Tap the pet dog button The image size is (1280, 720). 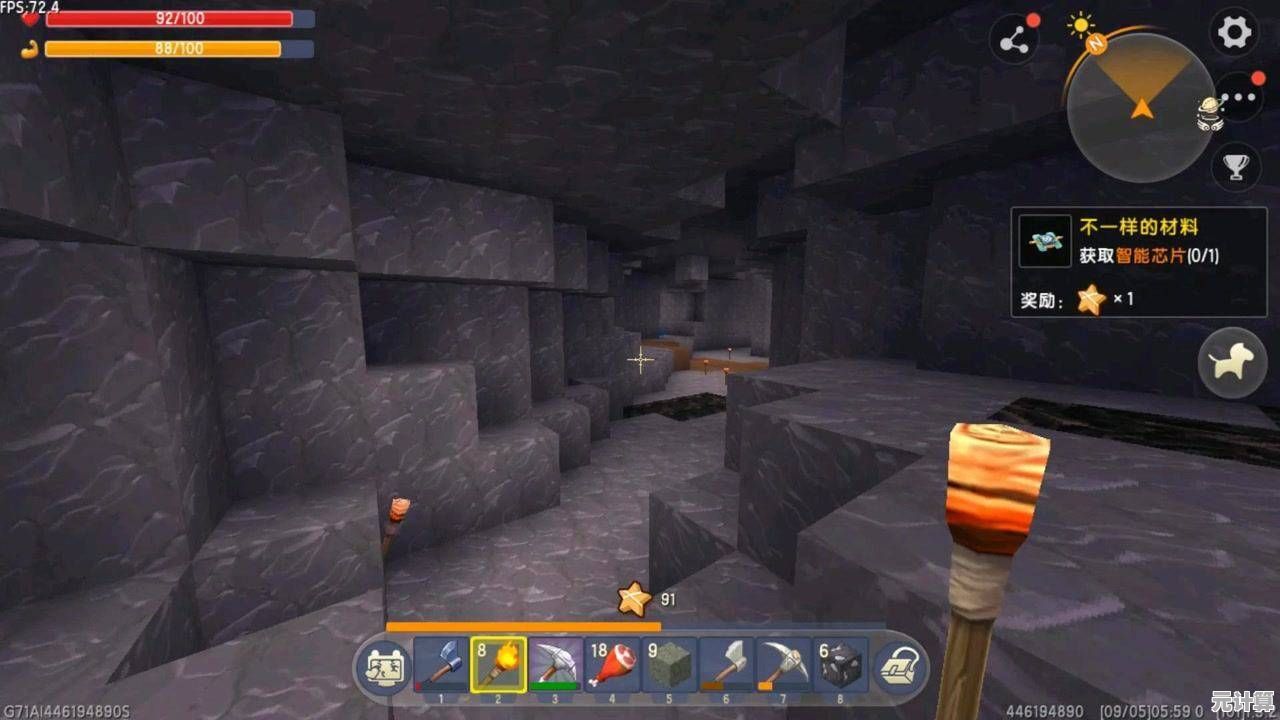(x=1232, y=363)
